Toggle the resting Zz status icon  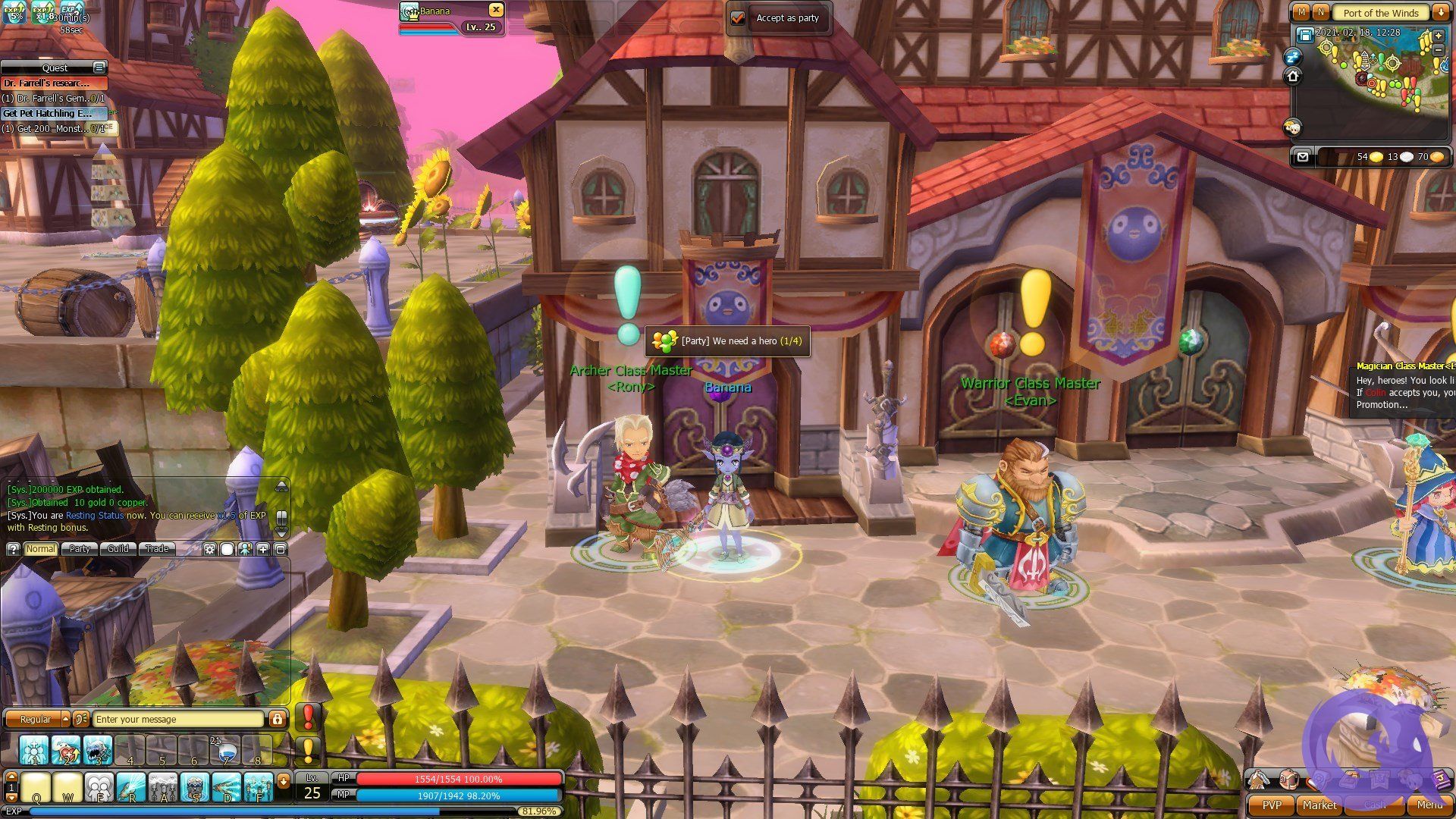pyautogui.click(x=1292, y=57)
